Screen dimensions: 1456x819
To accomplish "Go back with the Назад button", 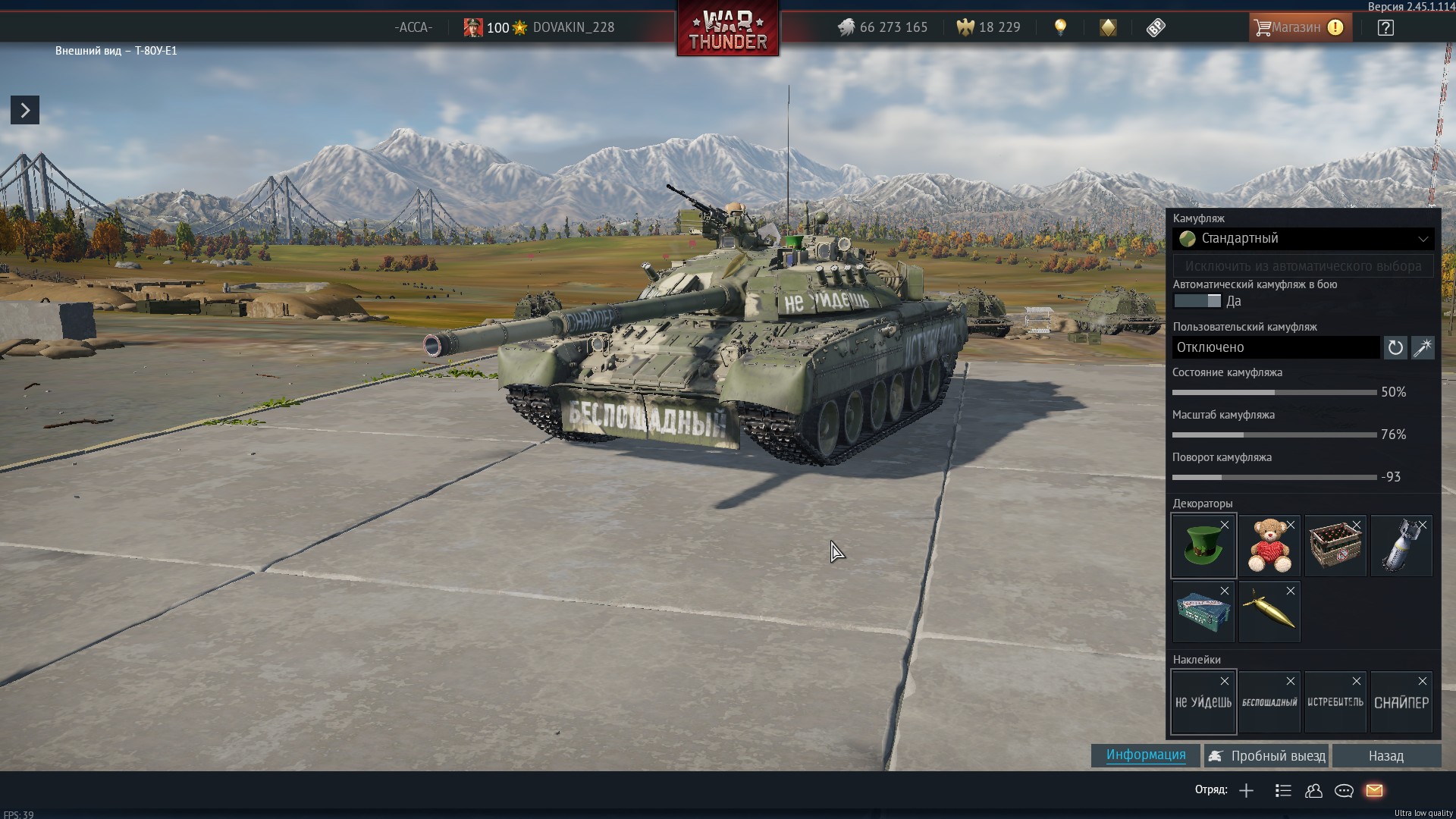I will pyautogui.click(x=1386, y=756).
